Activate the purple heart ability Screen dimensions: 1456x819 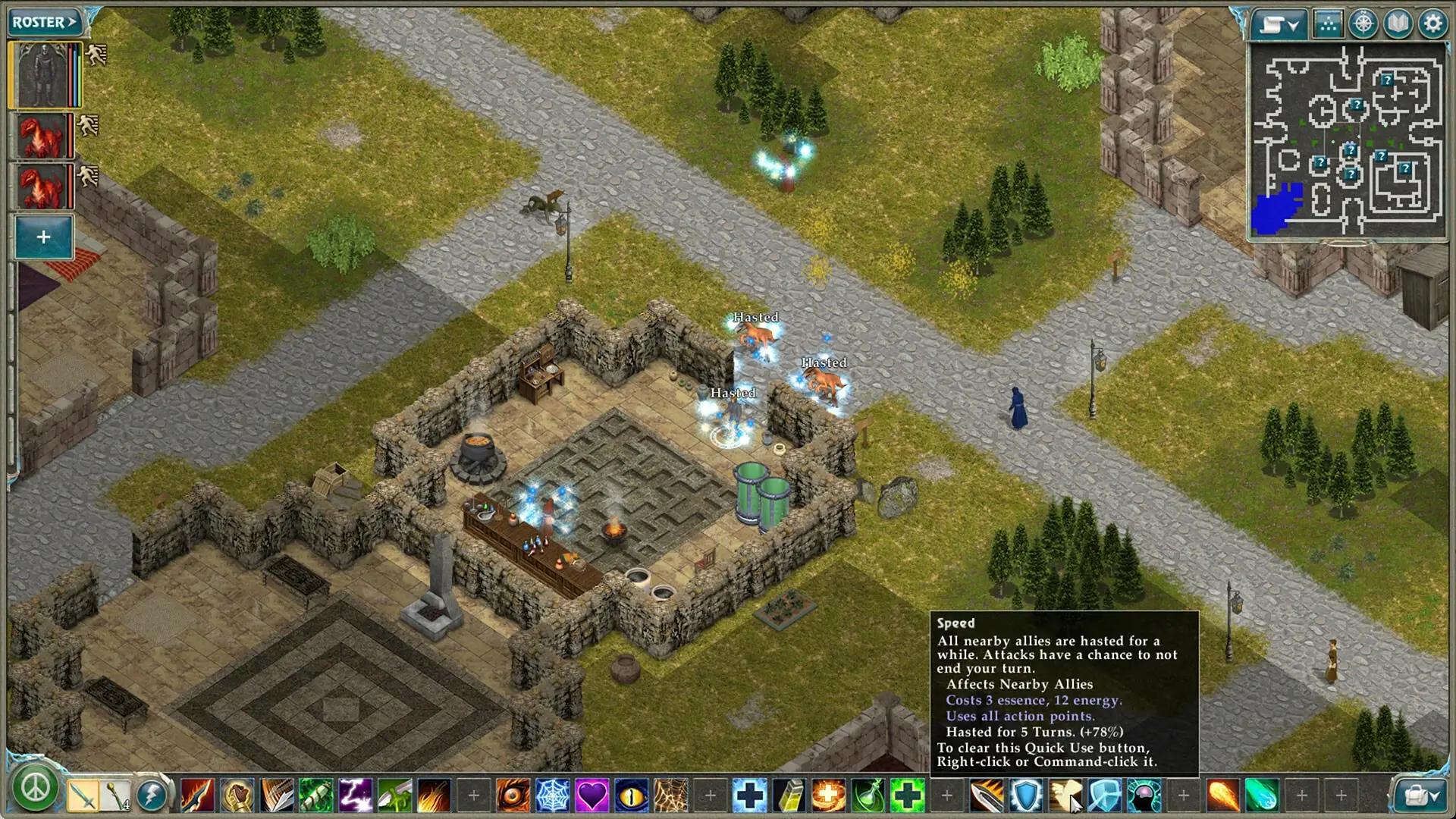point(591,795)
